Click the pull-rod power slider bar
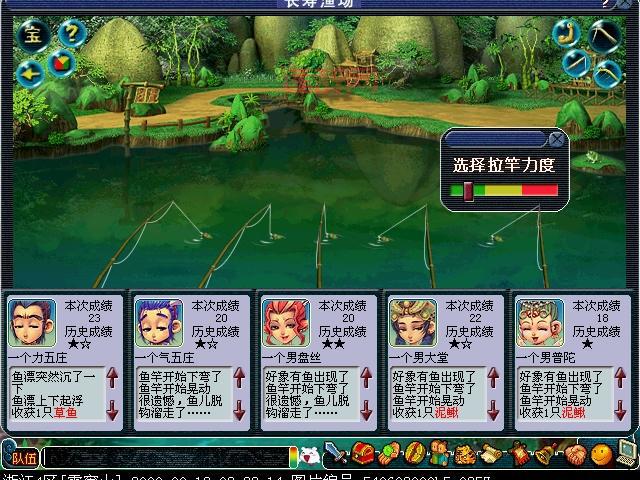The image size is (640, 480). [504, 190]
